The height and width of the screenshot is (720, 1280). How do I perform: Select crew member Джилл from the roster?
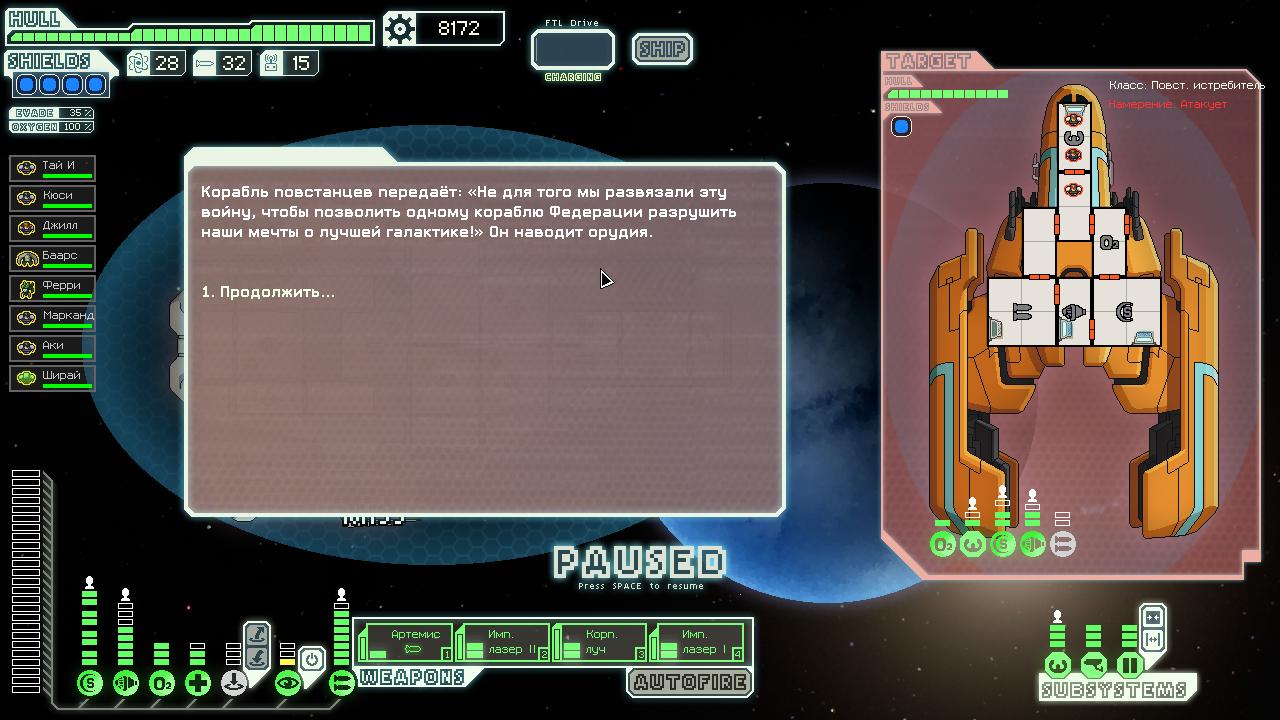point(52,227)
